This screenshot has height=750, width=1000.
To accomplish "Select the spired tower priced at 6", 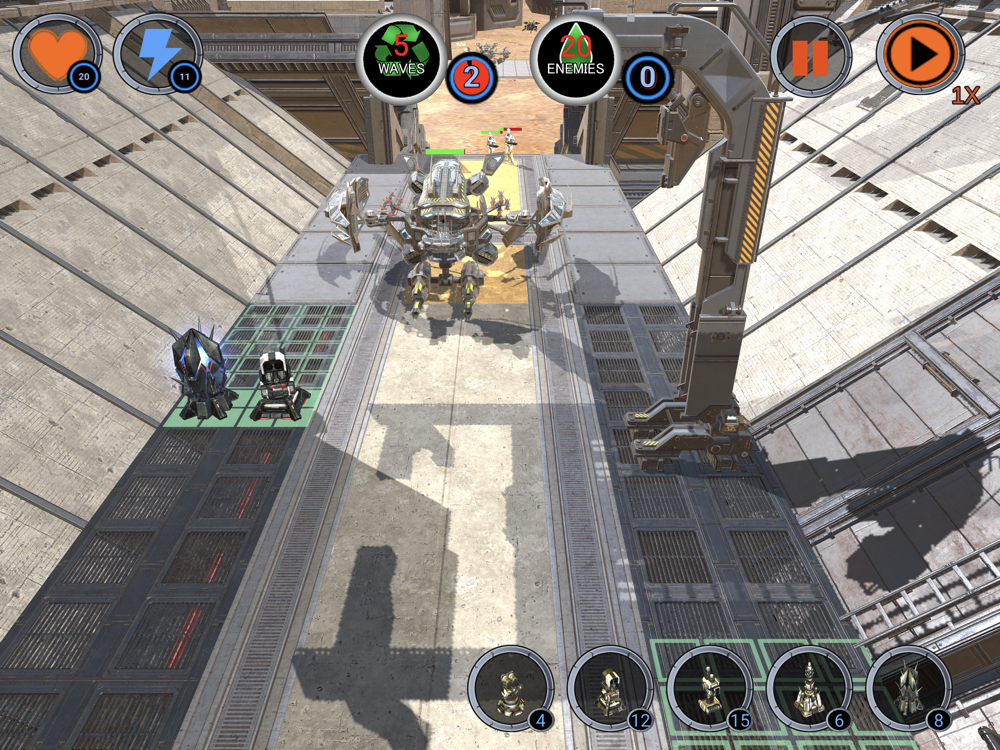I will [808, 688].
